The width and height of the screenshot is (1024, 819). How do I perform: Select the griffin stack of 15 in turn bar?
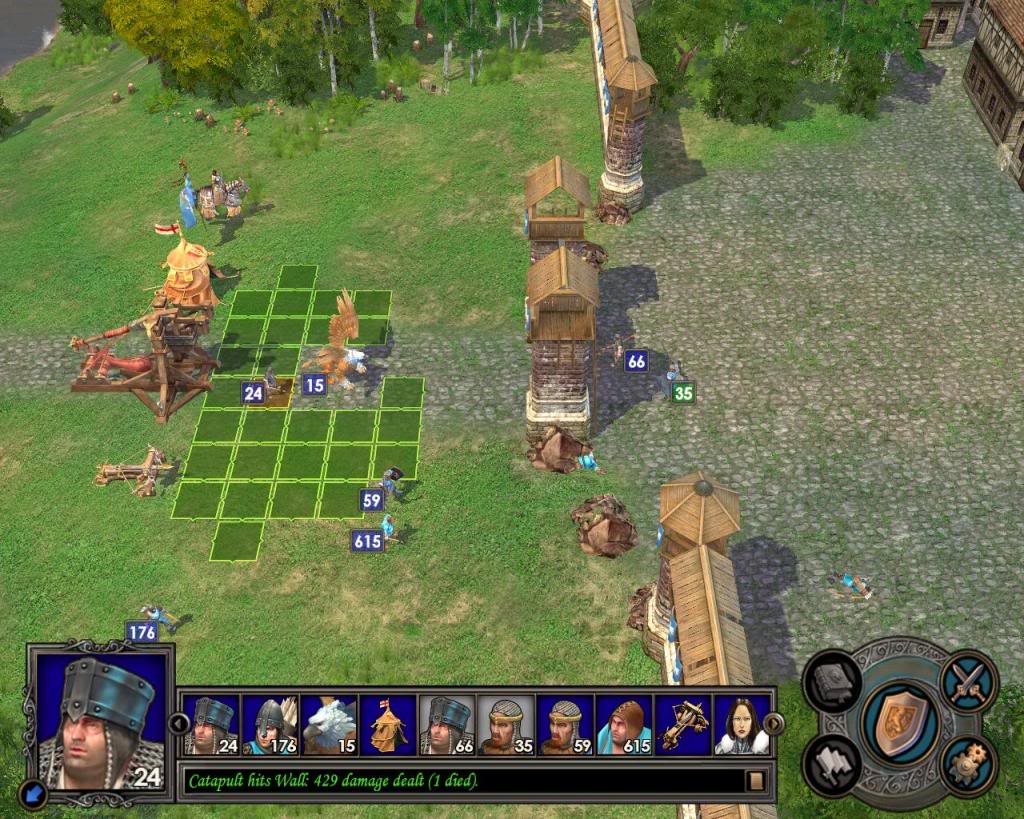tap(329, 725)
